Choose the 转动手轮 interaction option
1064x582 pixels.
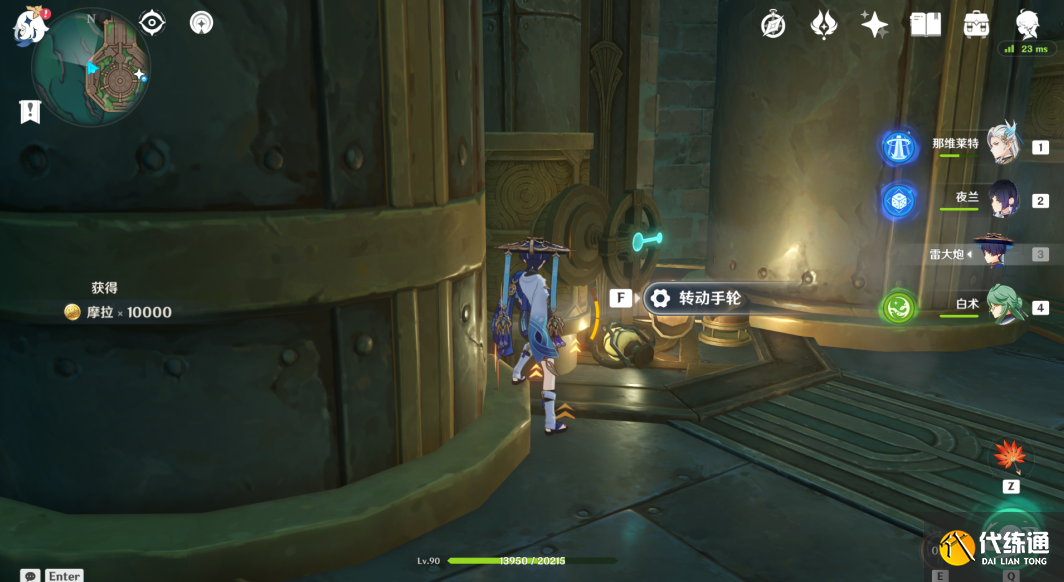(697, 298)
